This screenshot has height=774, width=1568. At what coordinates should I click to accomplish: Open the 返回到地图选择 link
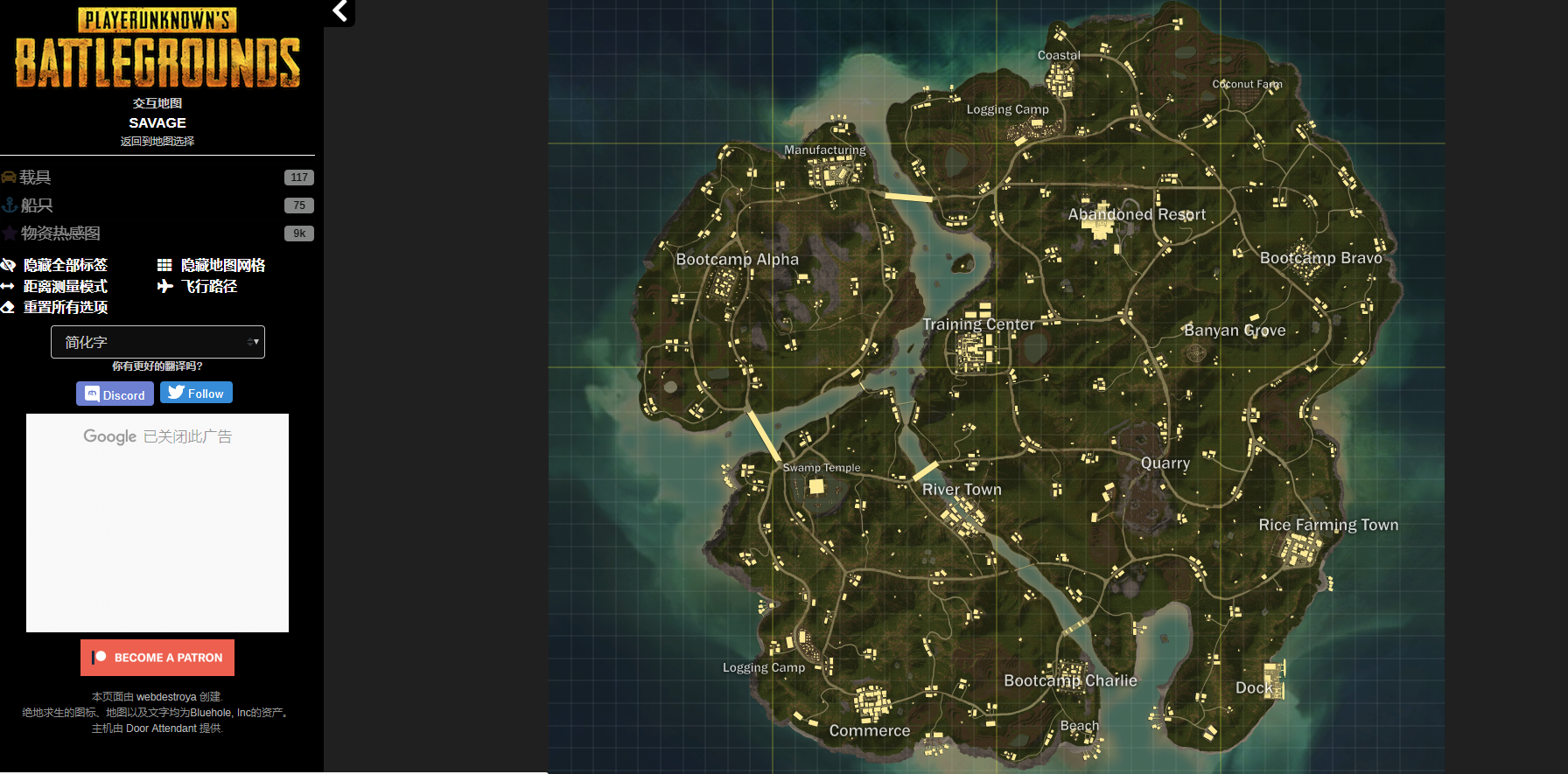pos(157,141)
